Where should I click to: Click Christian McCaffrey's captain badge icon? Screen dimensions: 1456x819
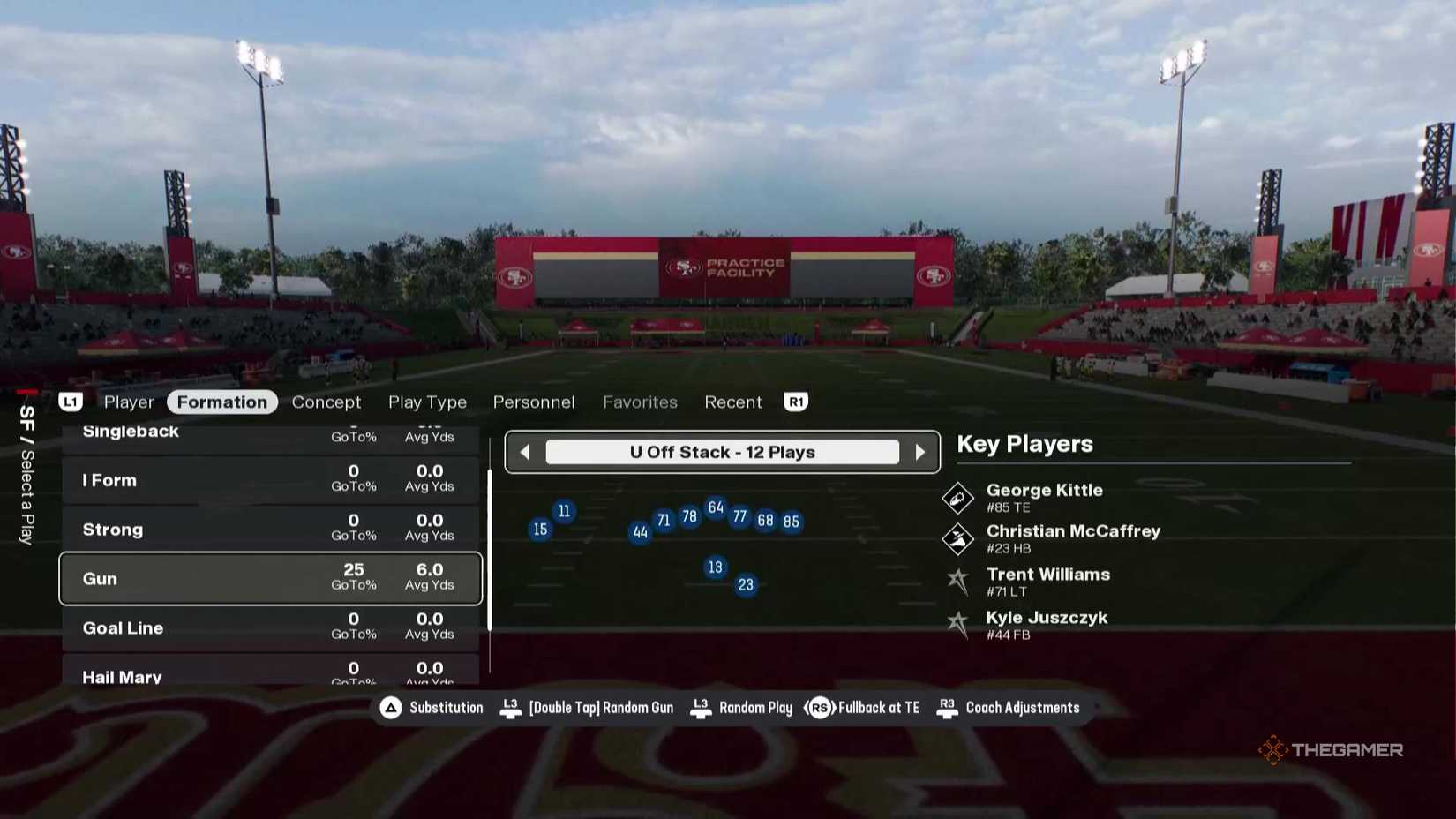pos(959,538)
